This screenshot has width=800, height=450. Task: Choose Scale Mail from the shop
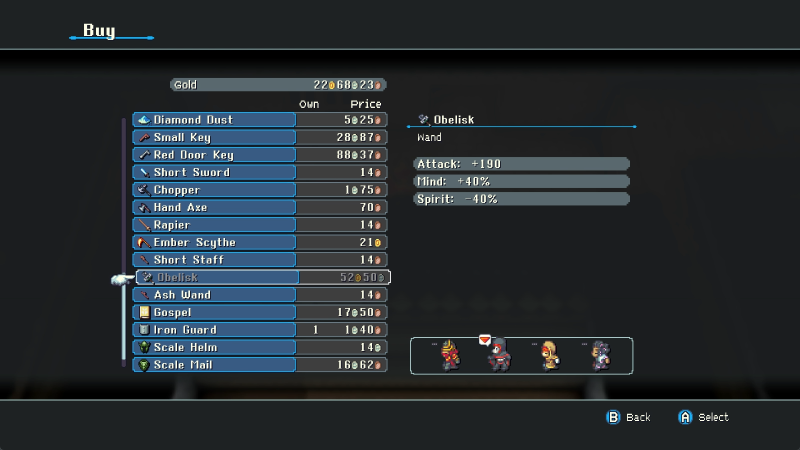pyautogui.click(x=215, y=365)
